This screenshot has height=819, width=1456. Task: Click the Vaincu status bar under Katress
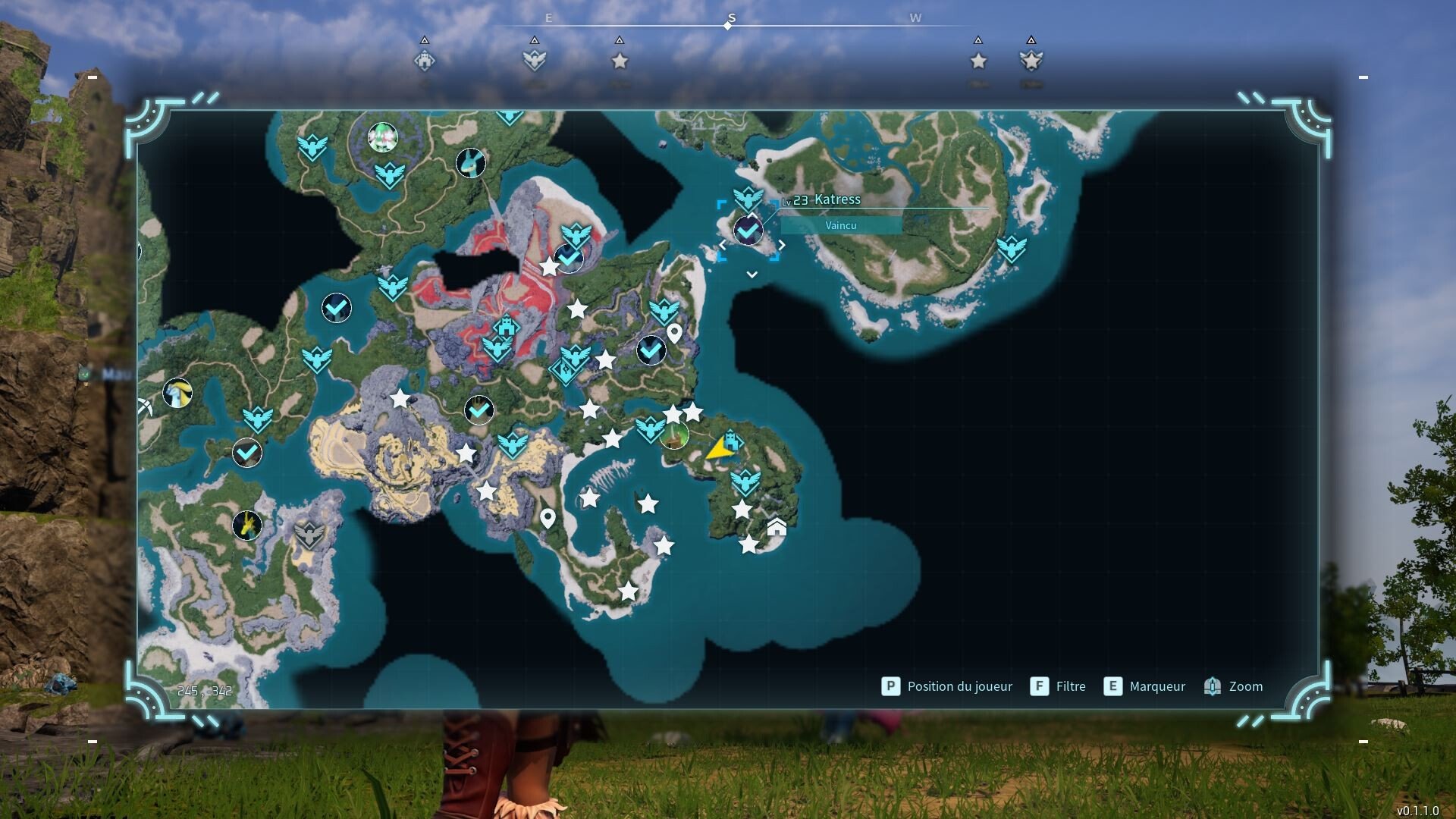841,226
